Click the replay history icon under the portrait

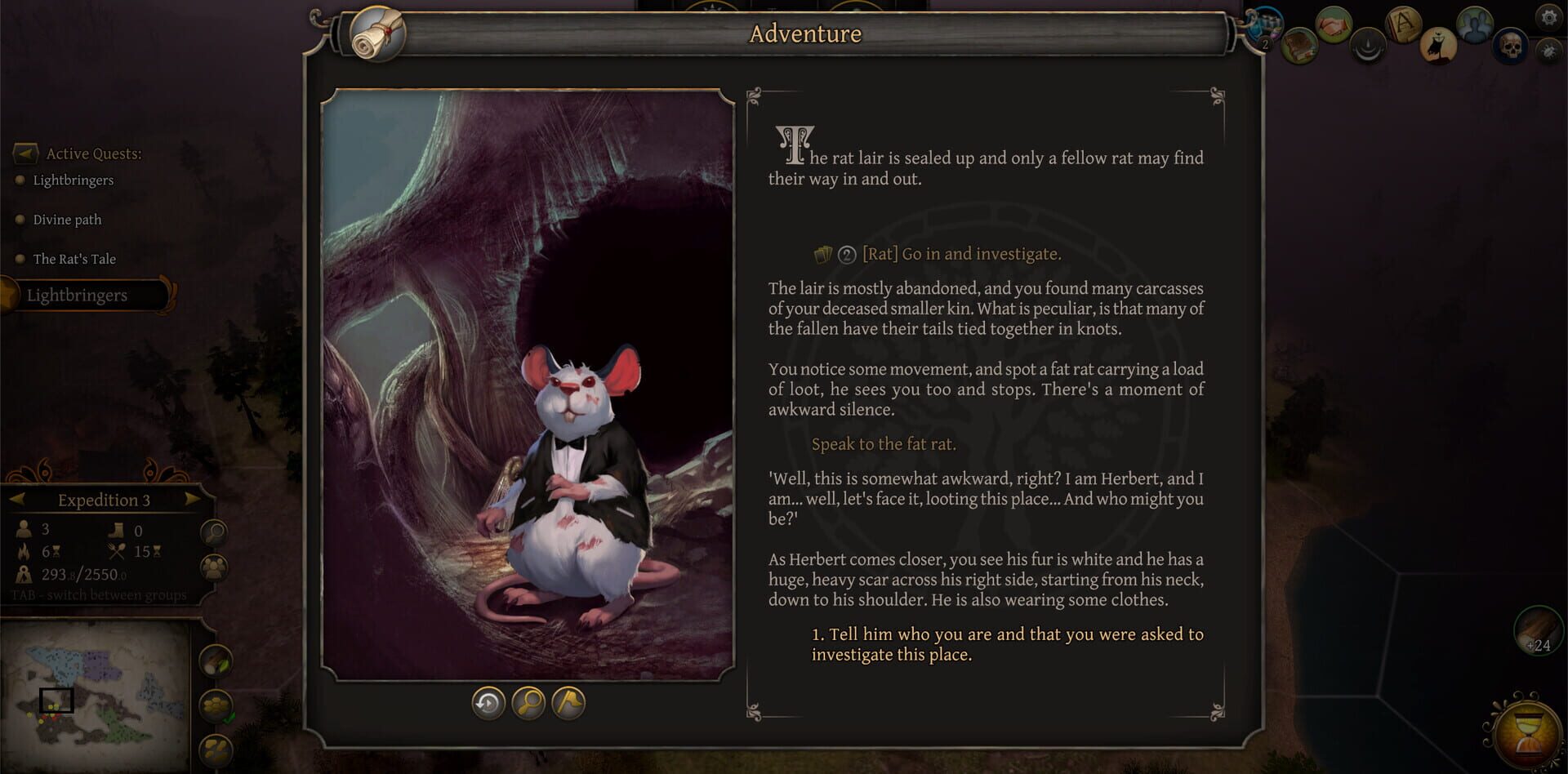487,704
